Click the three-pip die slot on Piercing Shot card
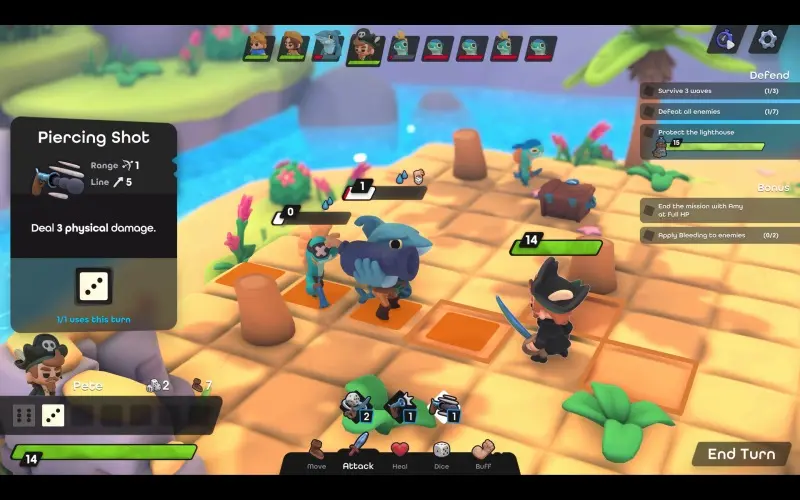800x500 pixels. click(x=94, y=286)
